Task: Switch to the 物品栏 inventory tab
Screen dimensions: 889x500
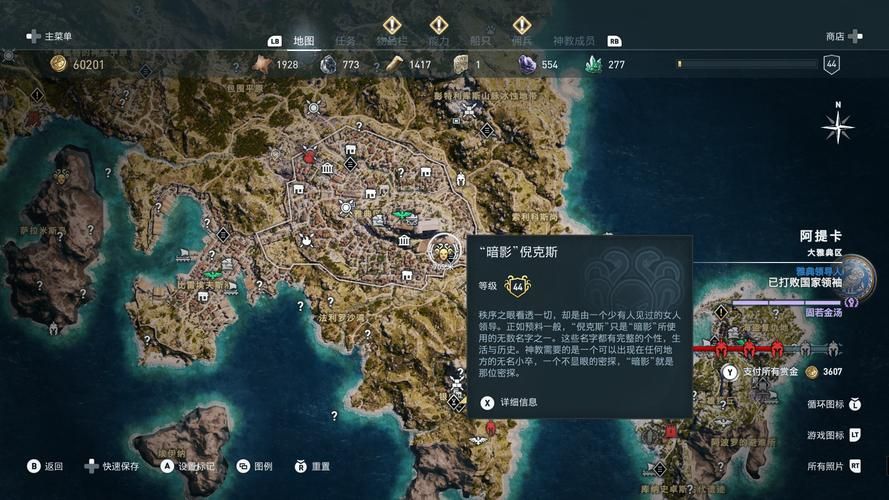Action: [x=391, y=41]
